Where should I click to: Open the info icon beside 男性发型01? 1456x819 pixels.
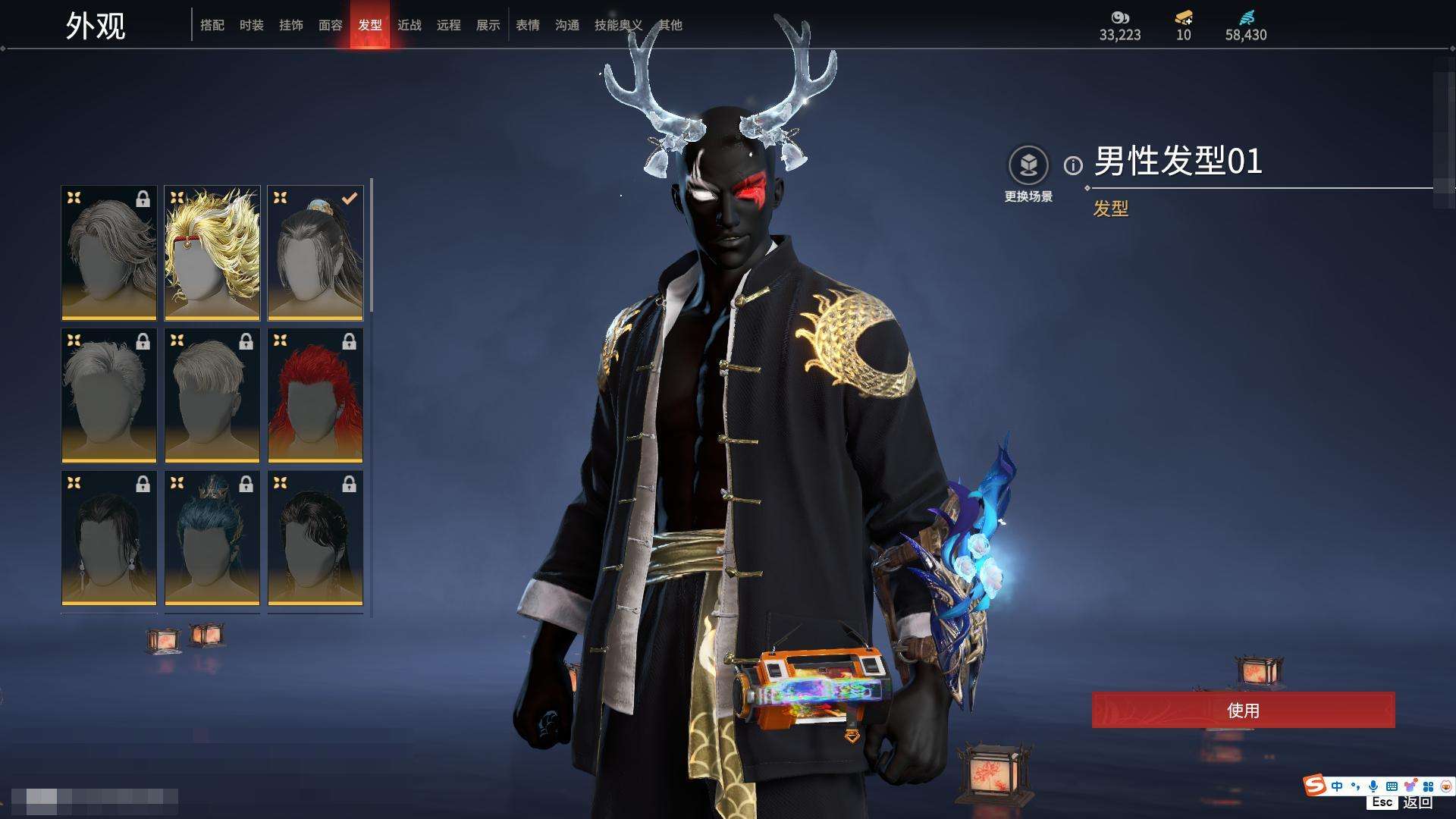(x=1073, y=165)
